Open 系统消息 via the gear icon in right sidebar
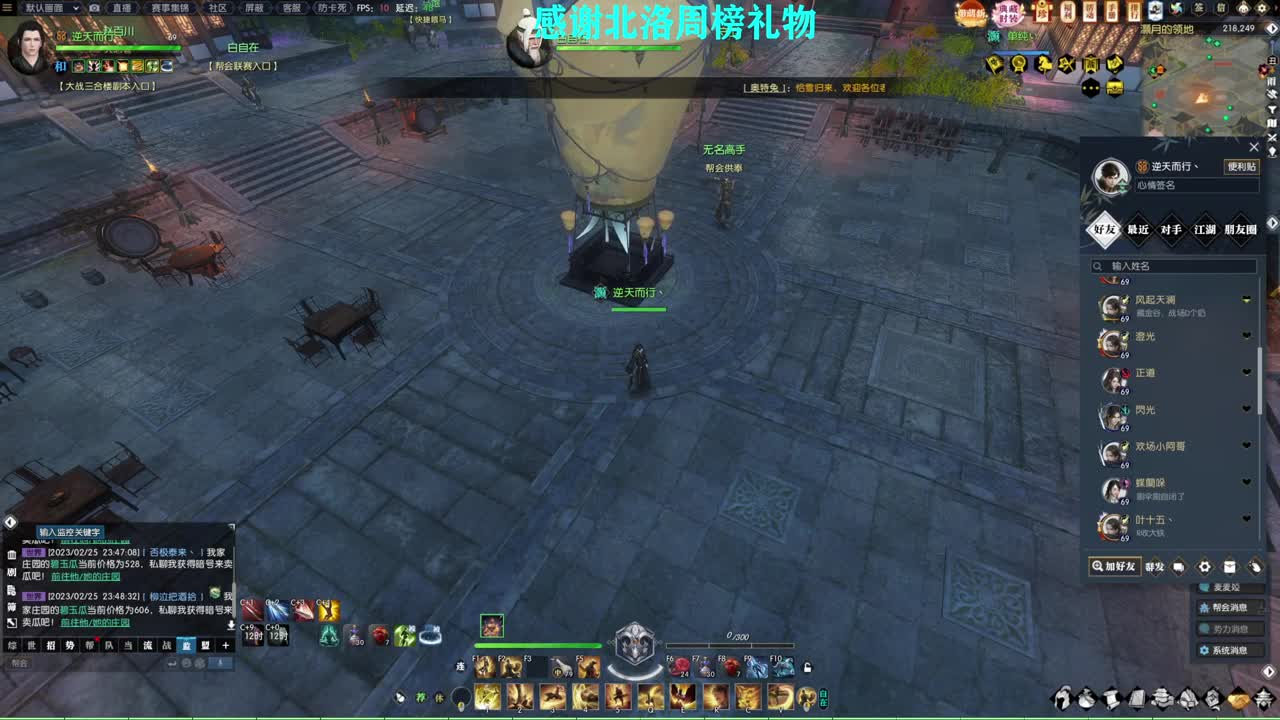Screen dimensions: 1280x720 coord(1205,651)
